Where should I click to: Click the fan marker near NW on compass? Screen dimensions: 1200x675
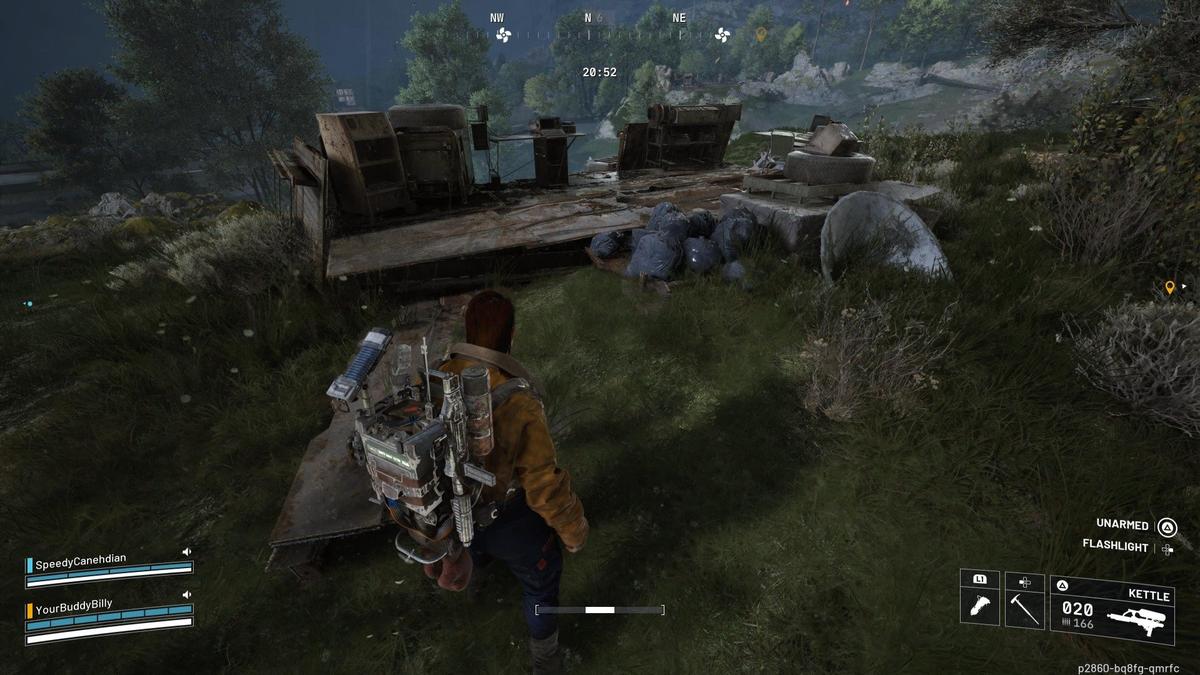502,35
